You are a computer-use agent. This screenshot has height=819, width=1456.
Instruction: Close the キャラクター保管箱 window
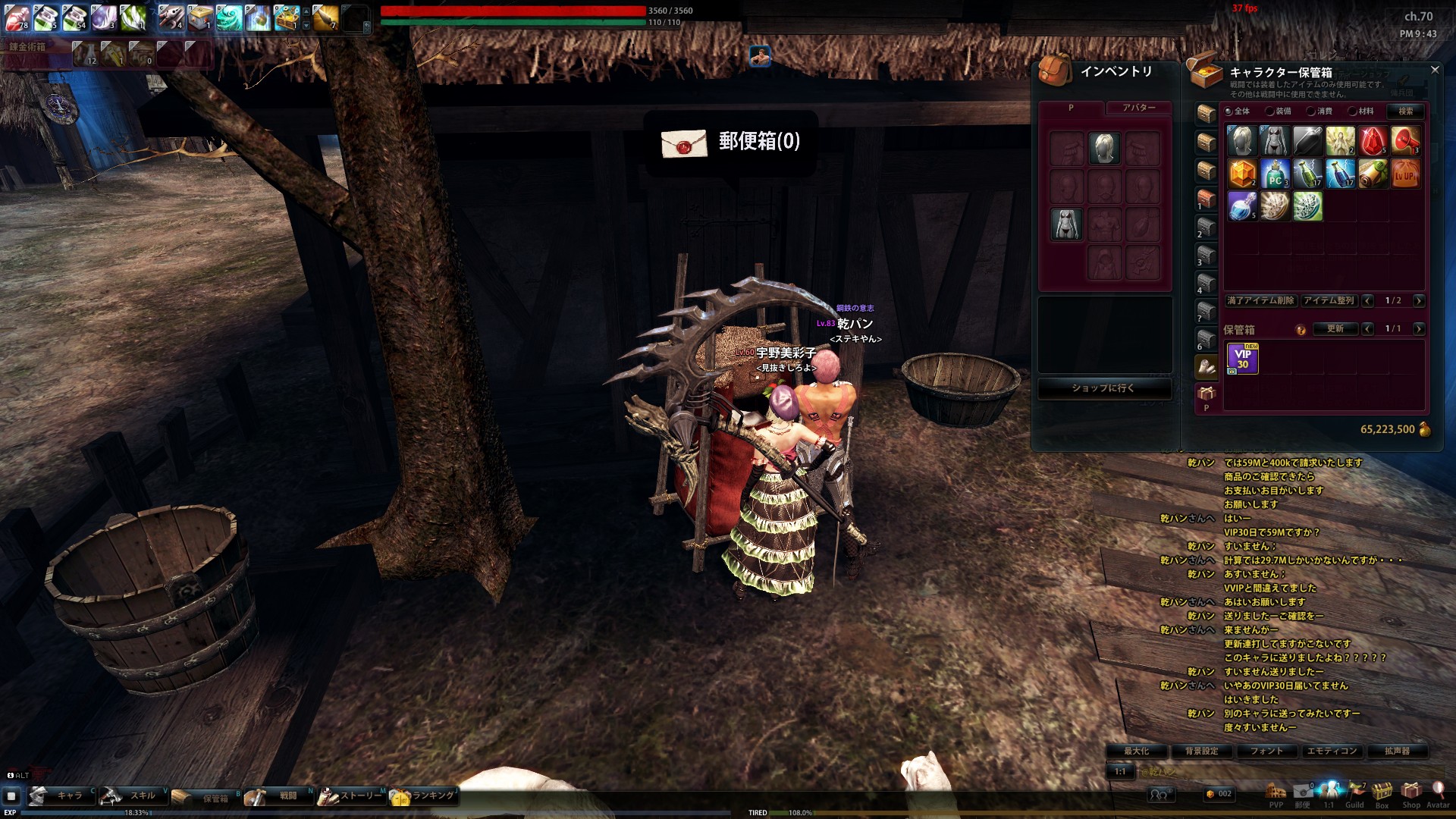[1434, 70]
